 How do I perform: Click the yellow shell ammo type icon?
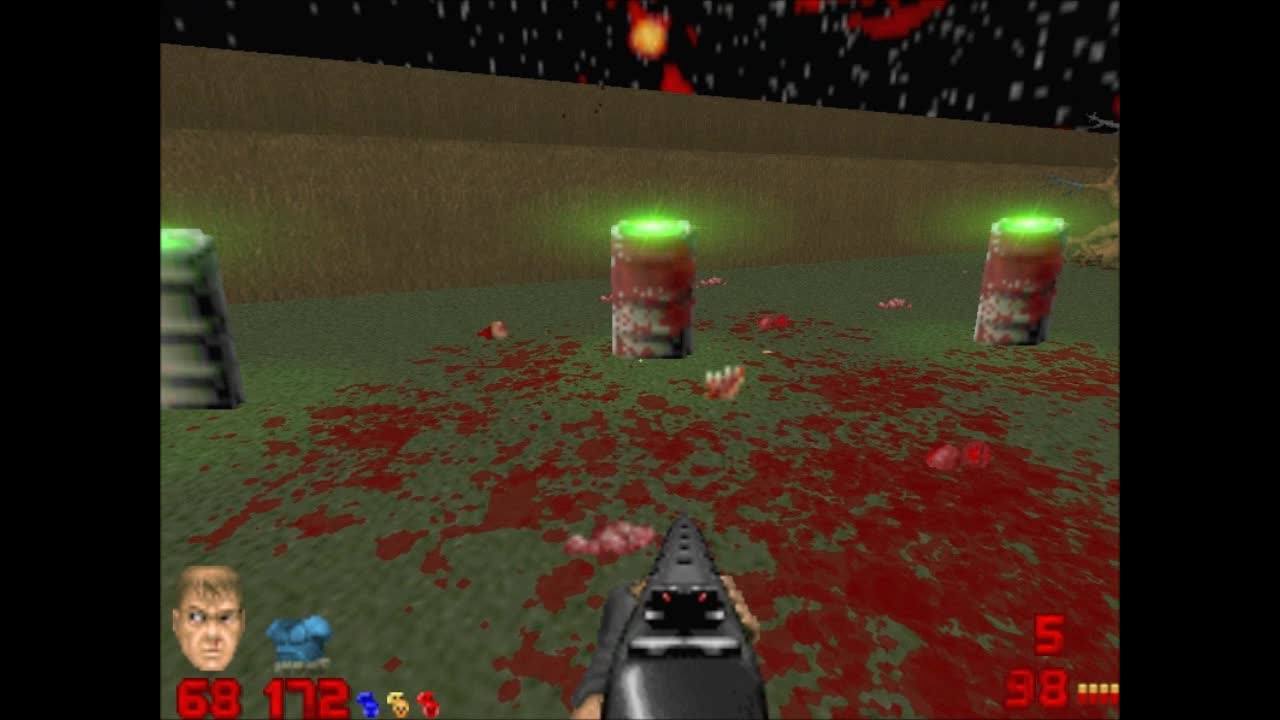[1097, 692]
